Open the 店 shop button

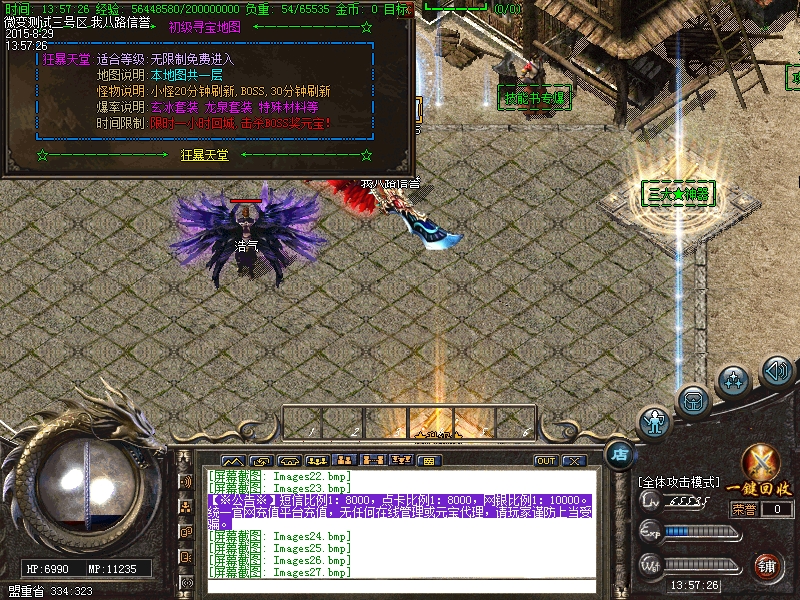point(619,453)
